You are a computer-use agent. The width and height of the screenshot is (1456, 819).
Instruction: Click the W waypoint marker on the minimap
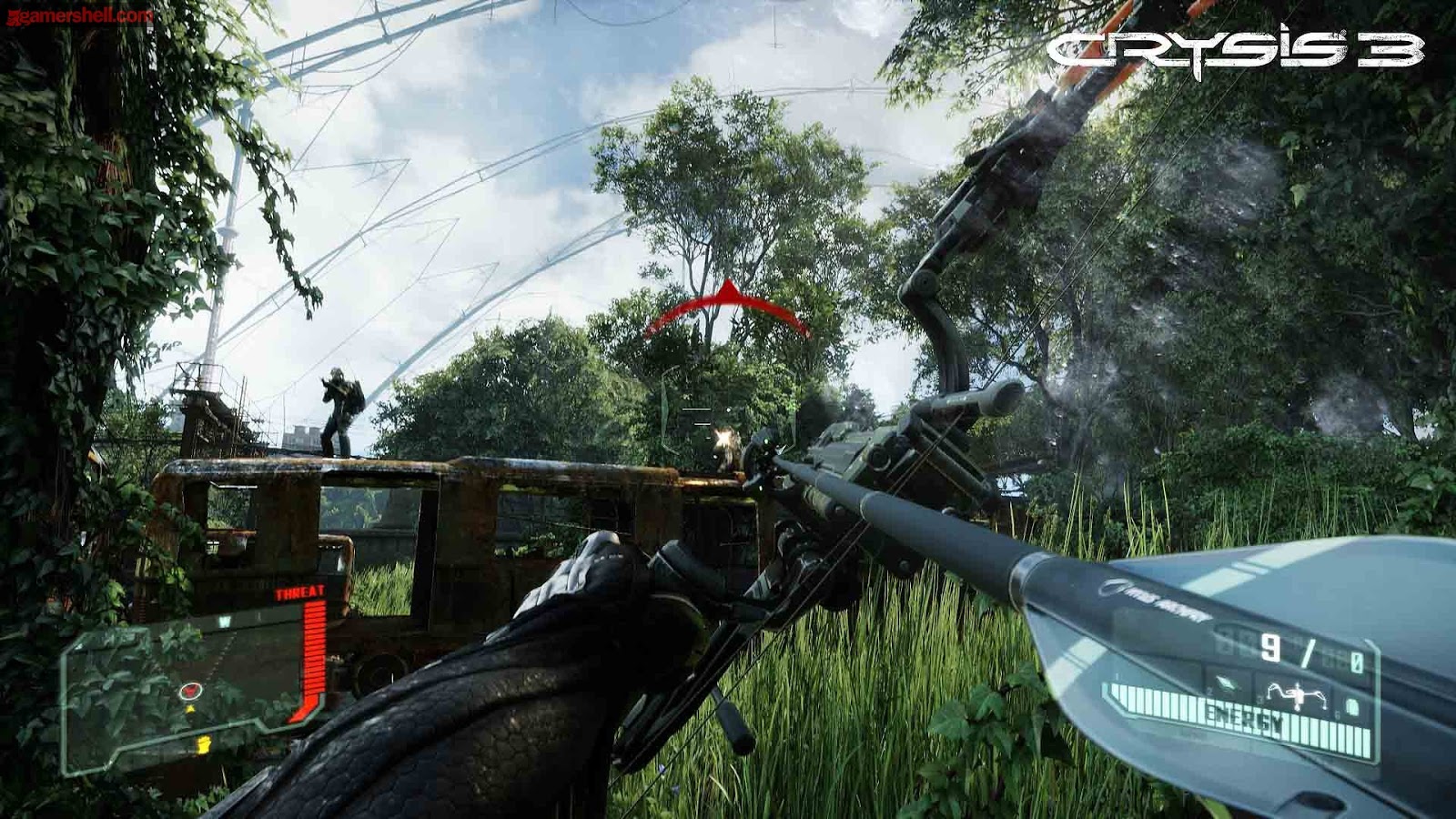coord(223,621)
